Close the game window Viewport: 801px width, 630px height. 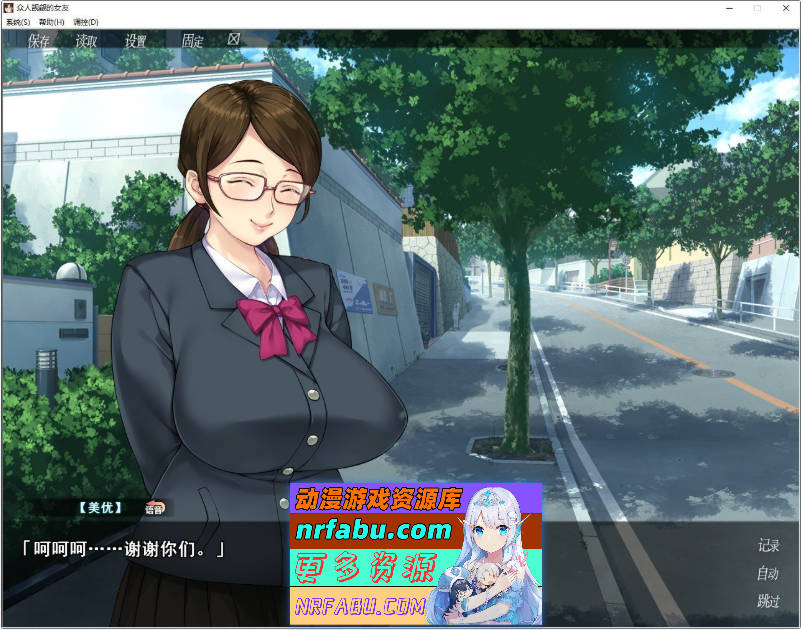(786, 8)
